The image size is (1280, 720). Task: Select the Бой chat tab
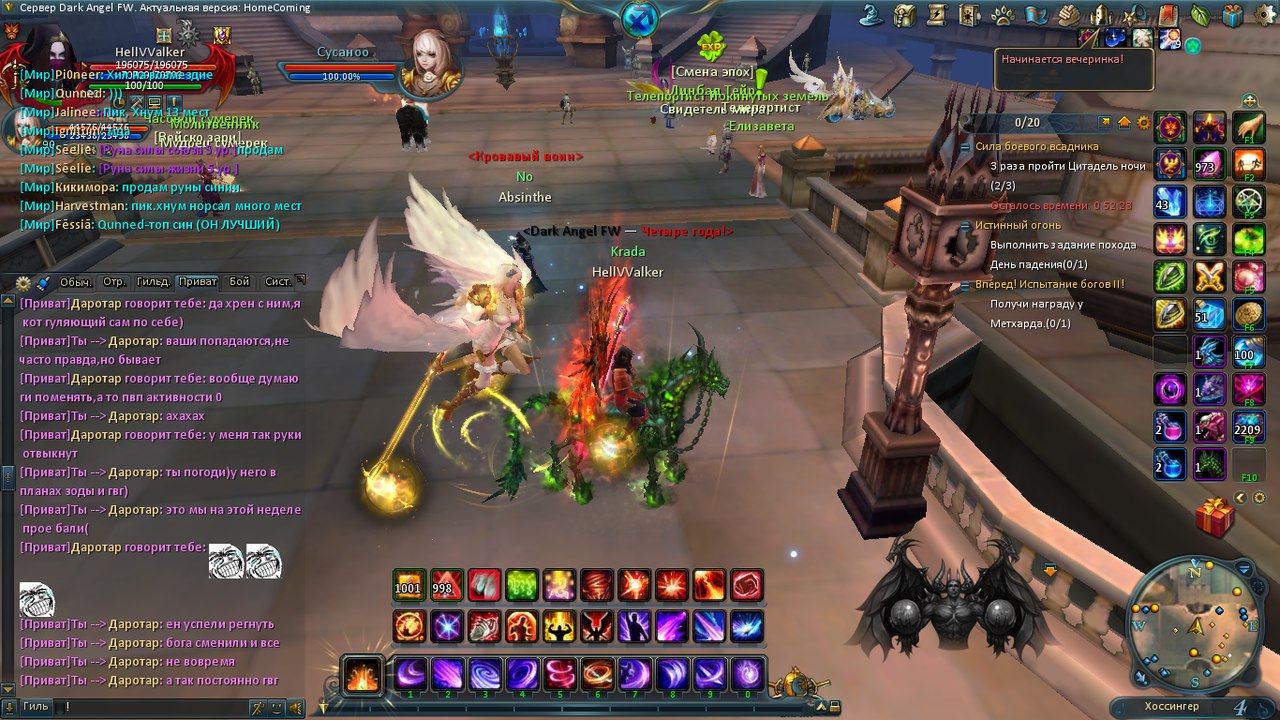(x=239, y=282)
